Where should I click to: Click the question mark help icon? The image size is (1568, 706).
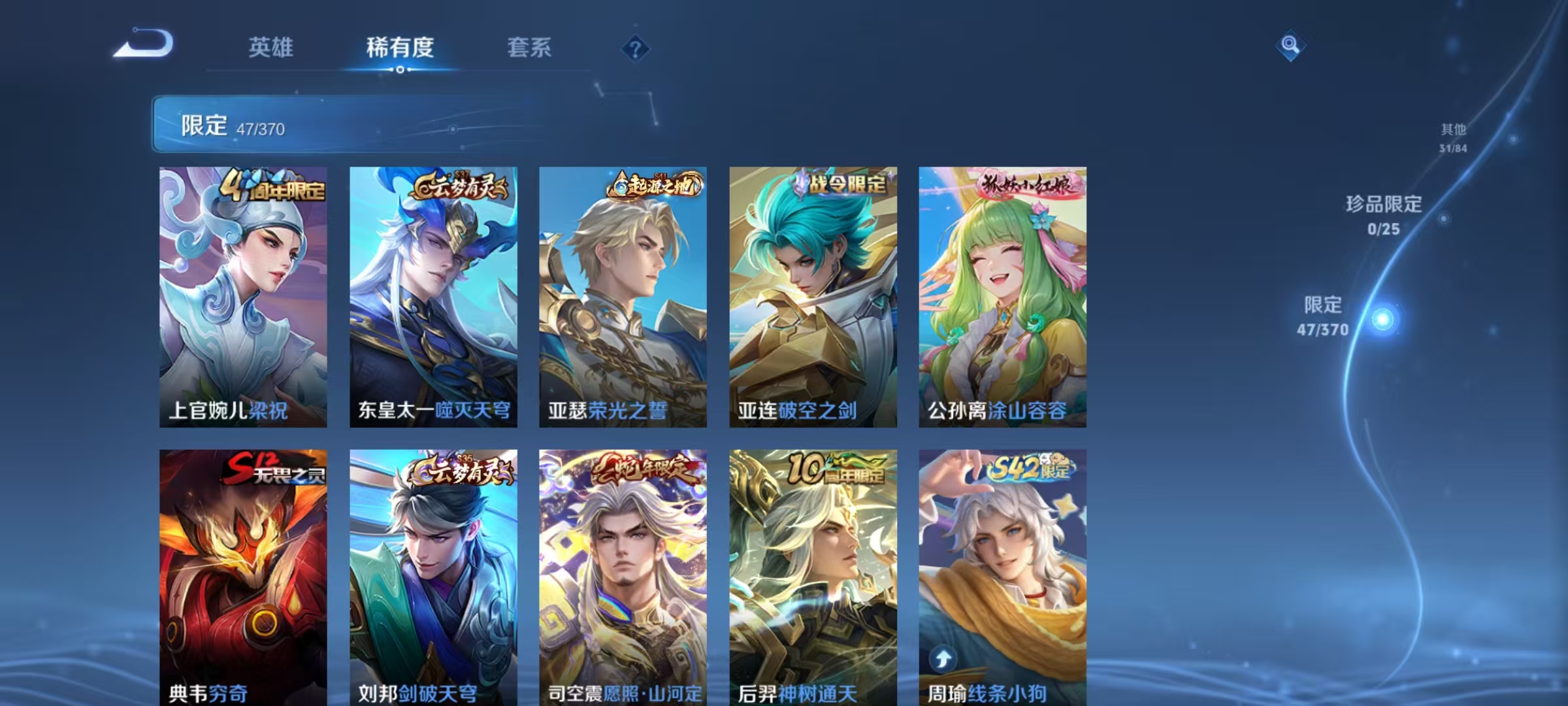(x=637, y=48)
